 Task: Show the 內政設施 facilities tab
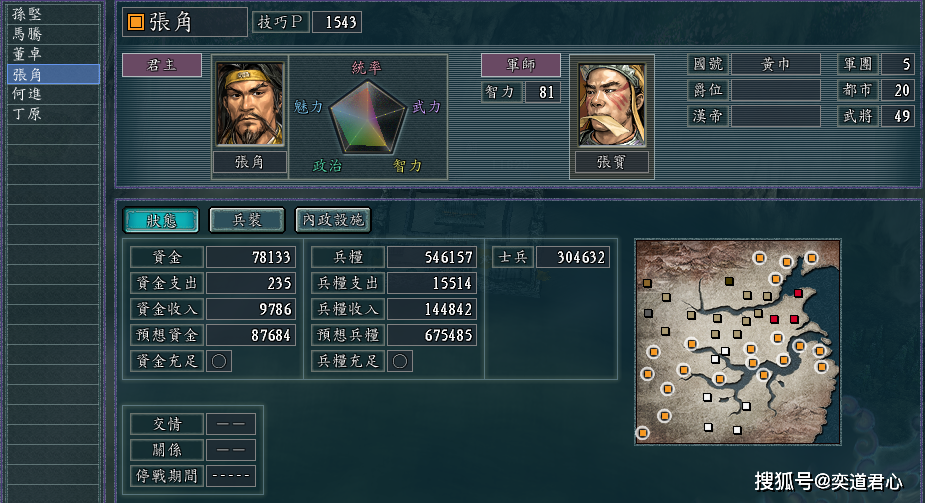tap(331, 220)
